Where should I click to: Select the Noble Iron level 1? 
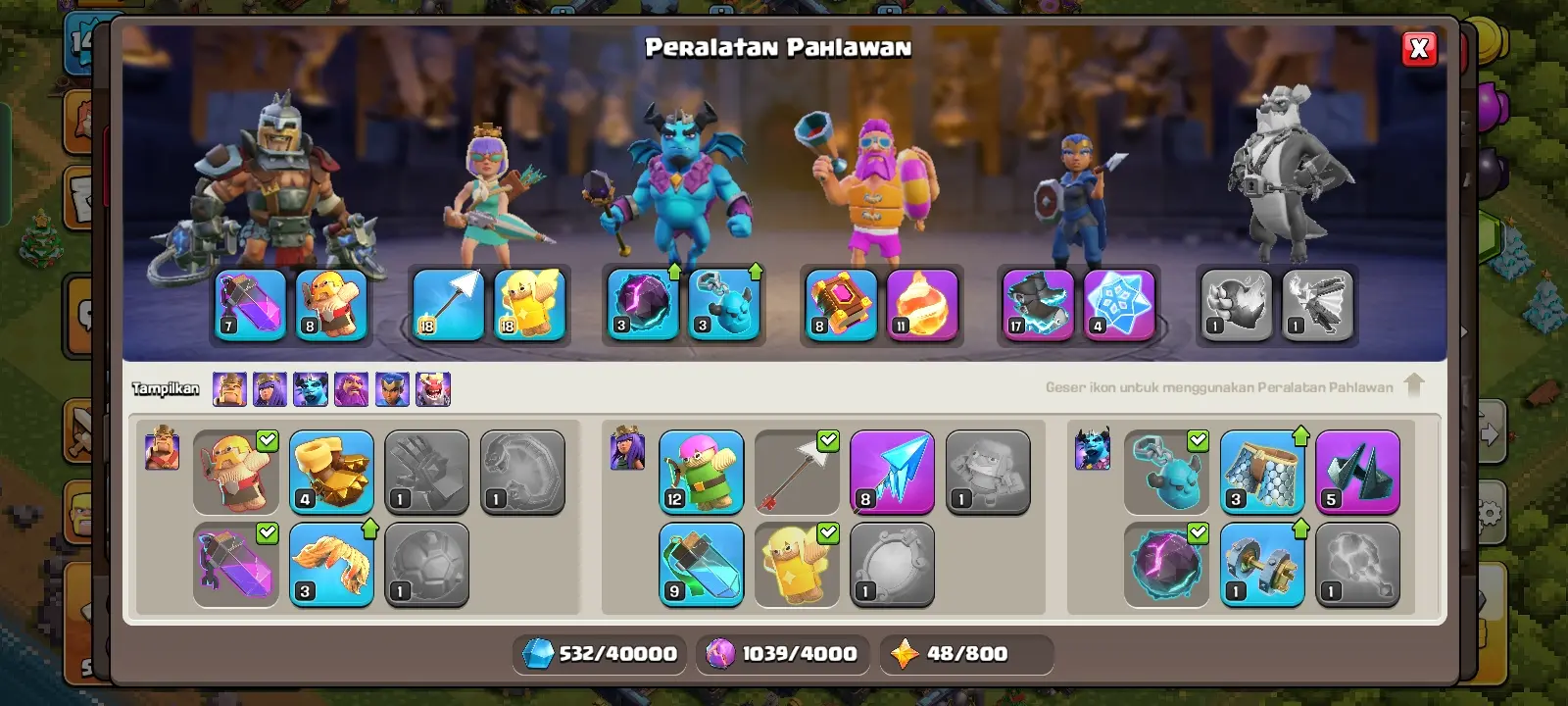pyautogui.click(x=1262, y=564)
